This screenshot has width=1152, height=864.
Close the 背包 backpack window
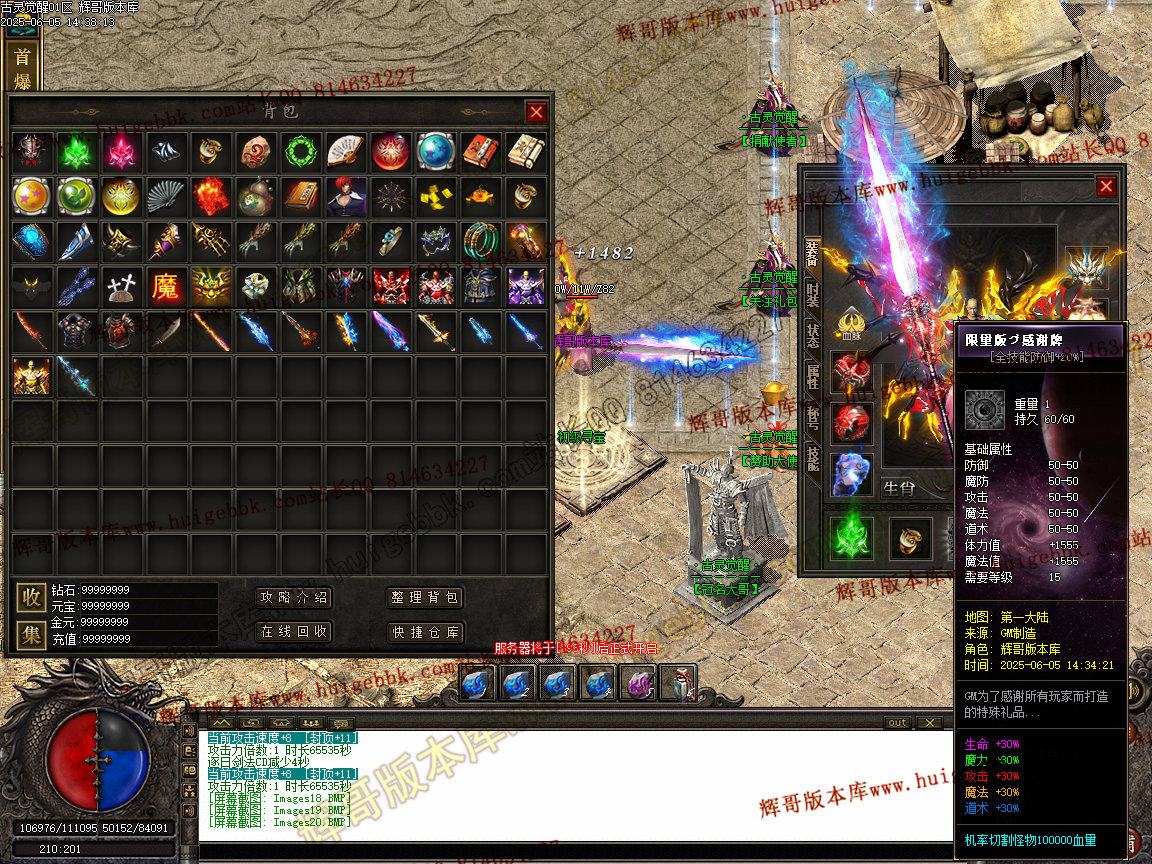pyautogui.click(x=536, y=112)
